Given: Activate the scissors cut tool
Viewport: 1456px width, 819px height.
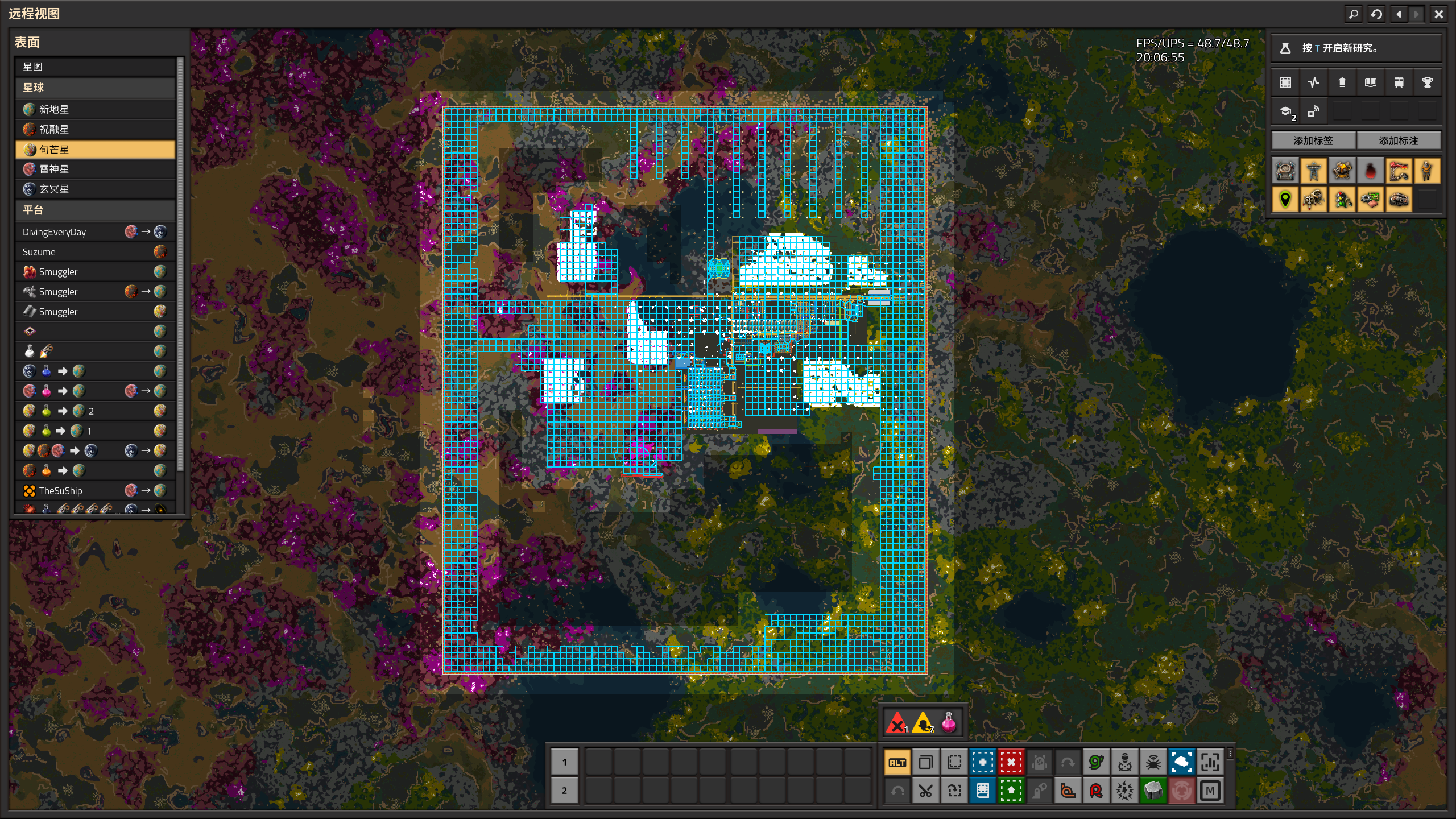Looking at the screenshot, I should tap(925, 791).
